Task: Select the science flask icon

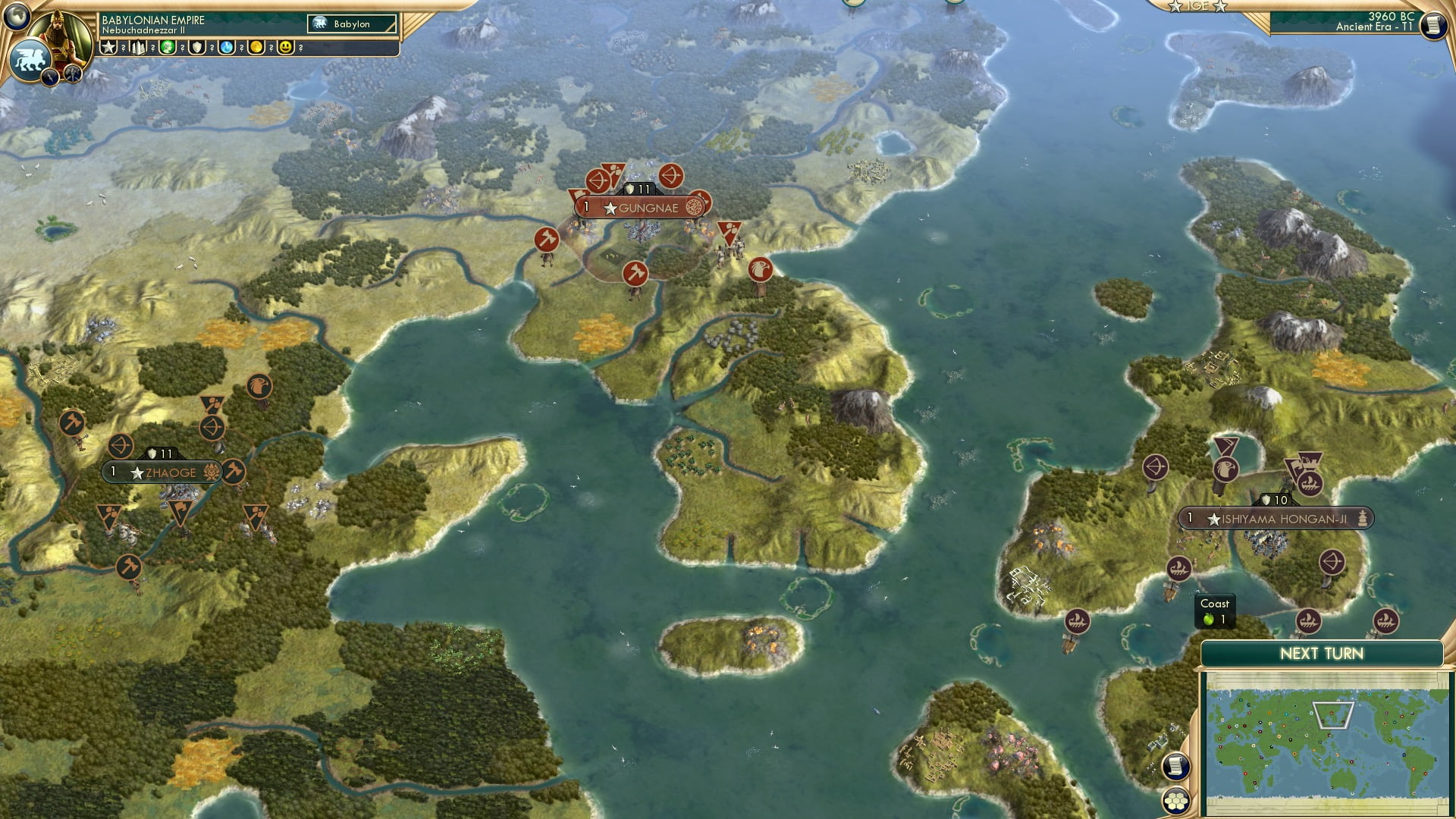Action: point(227,47)
